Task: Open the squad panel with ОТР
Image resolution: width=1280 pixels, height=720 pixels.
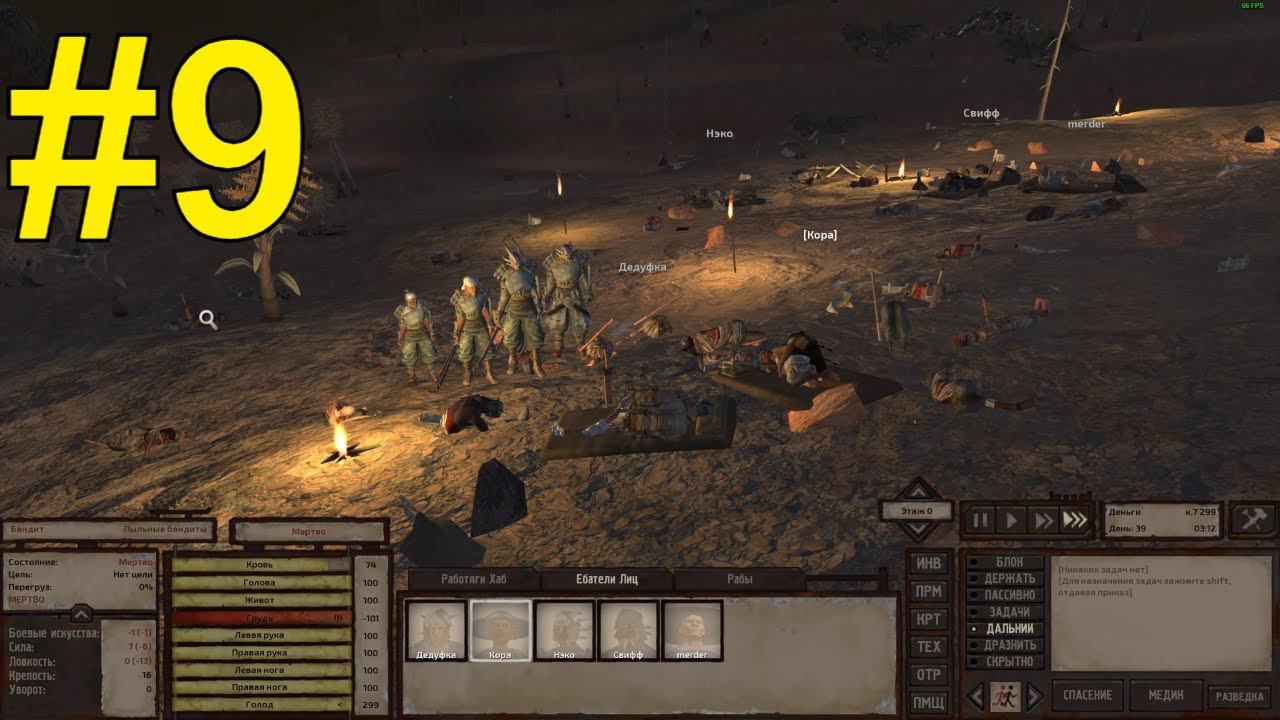Action: pyautogui.click(x=929, y=676)
